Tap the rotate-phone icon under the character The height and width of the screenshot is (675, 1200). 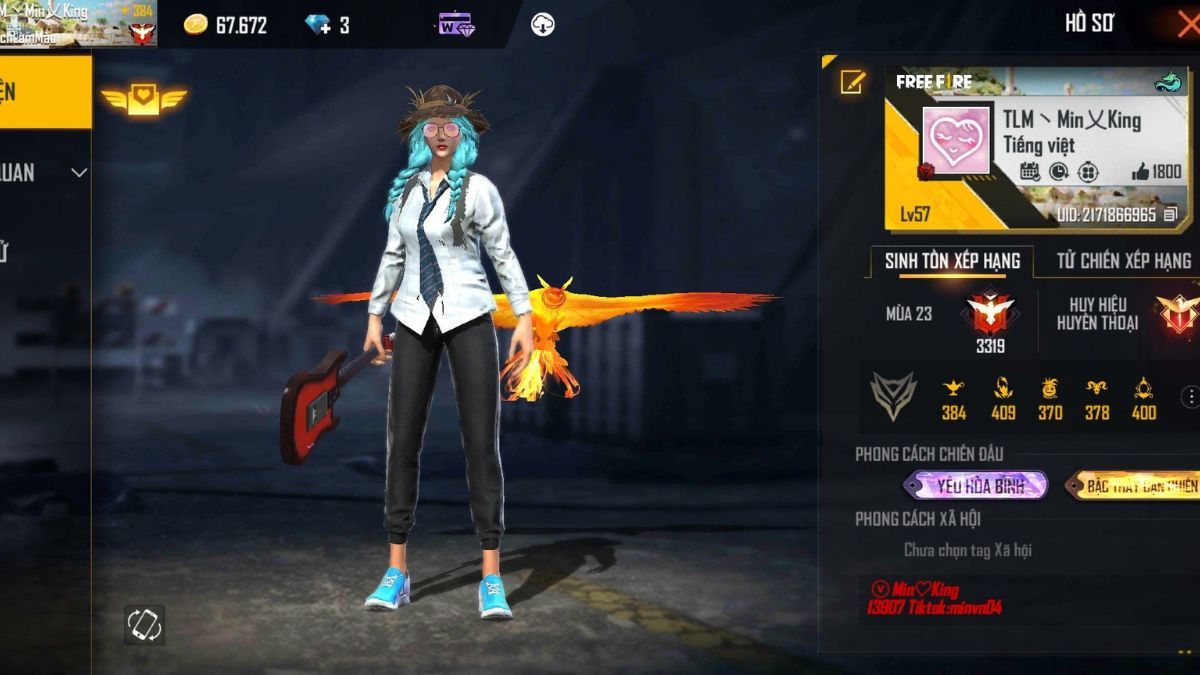coord(144,625)
